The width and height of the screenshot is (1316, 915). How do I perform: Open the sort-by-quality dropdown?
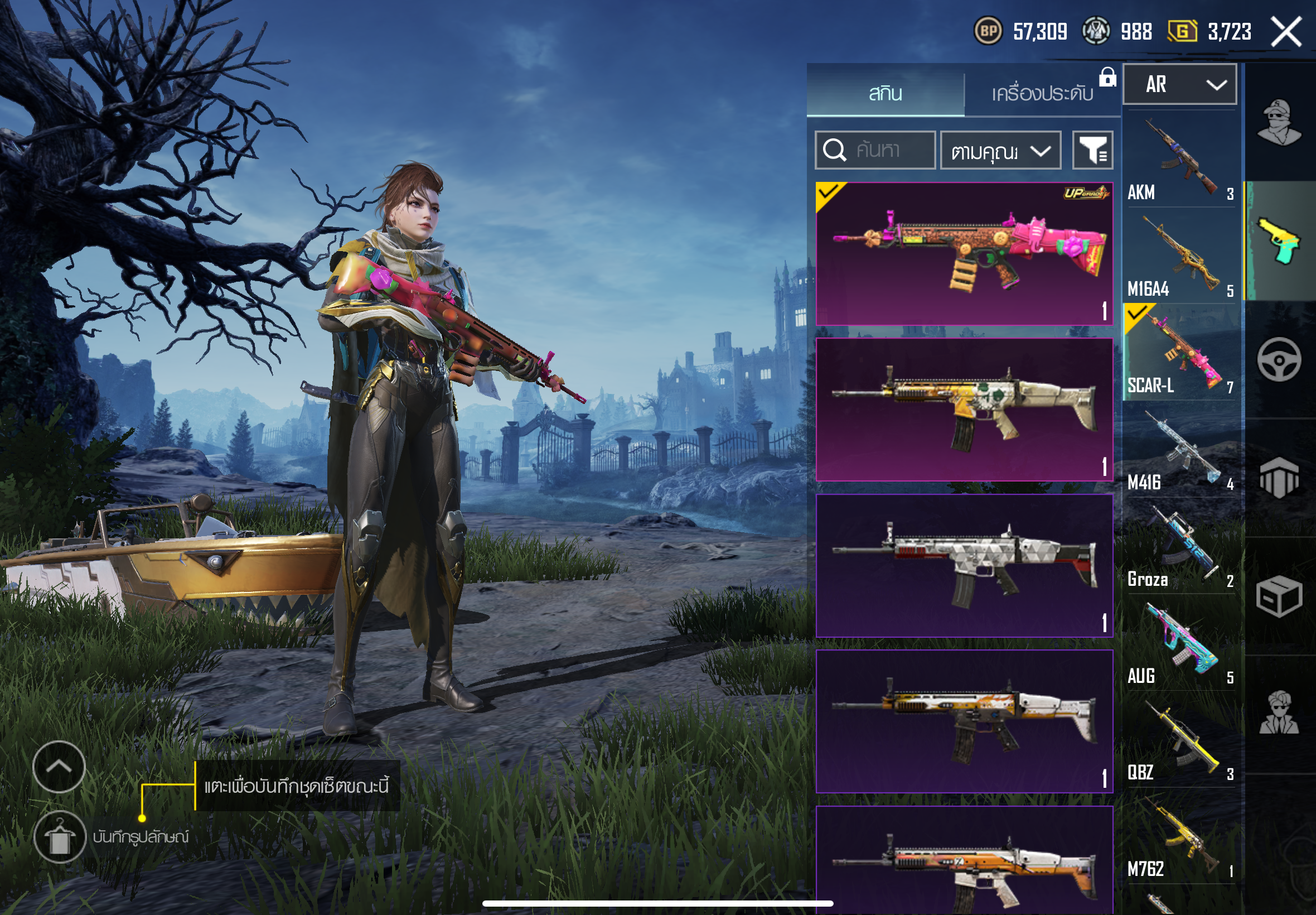[1000, 151]
